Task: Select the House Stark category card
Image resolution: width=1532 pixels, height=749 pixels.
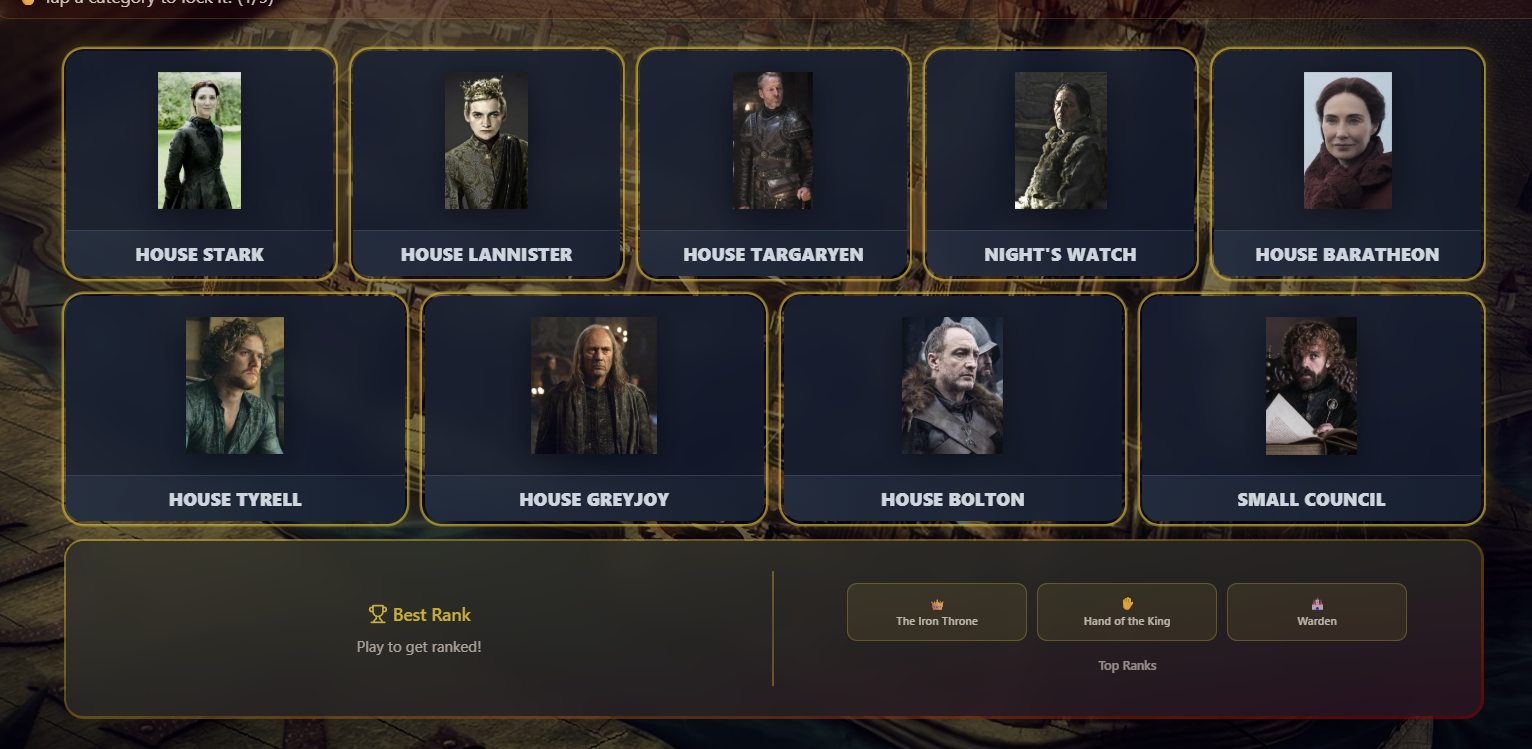Action: (x=200, y=164)
